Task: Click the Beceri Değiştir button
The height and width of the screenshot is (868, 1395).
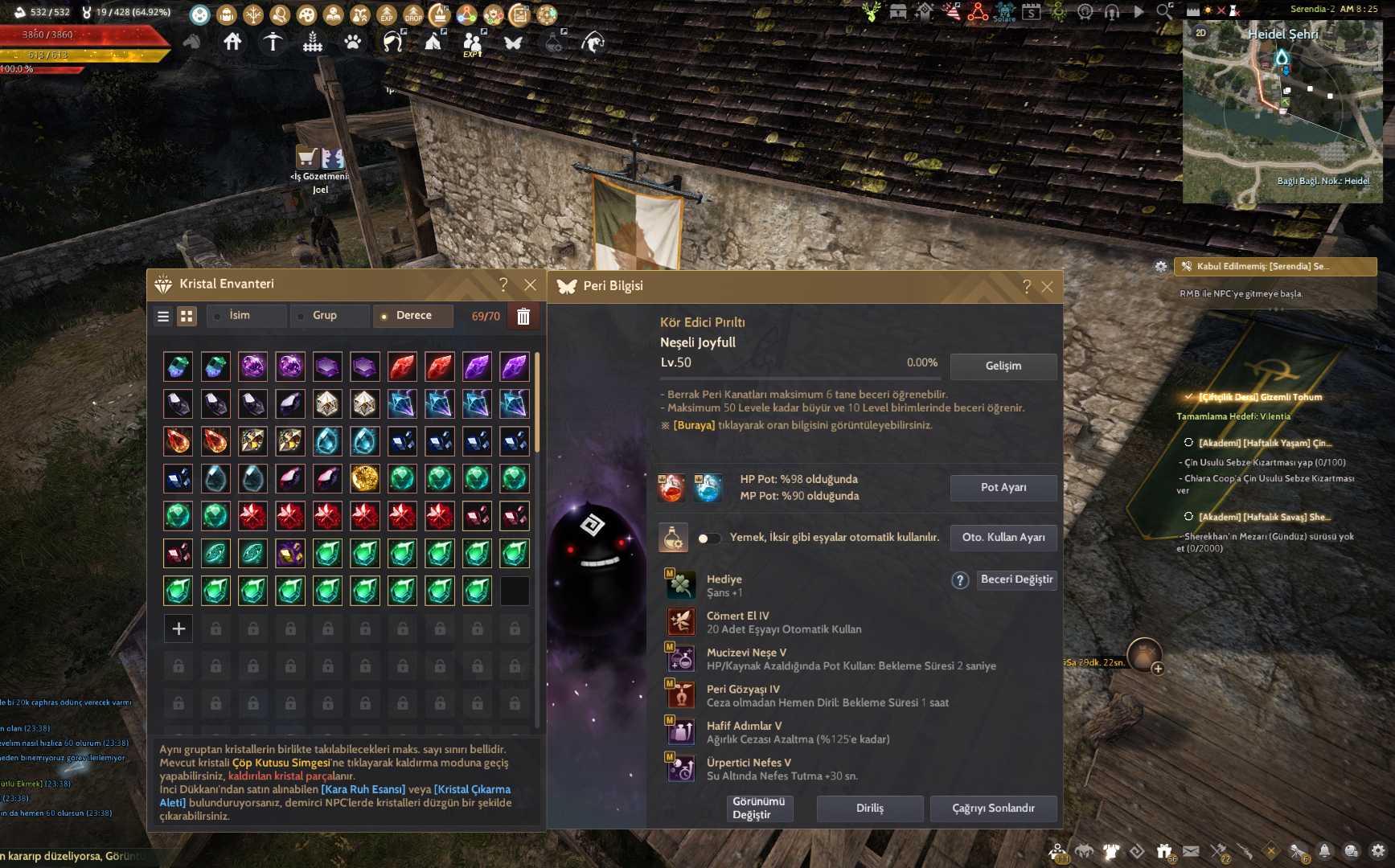Action: coord(1016,579)
